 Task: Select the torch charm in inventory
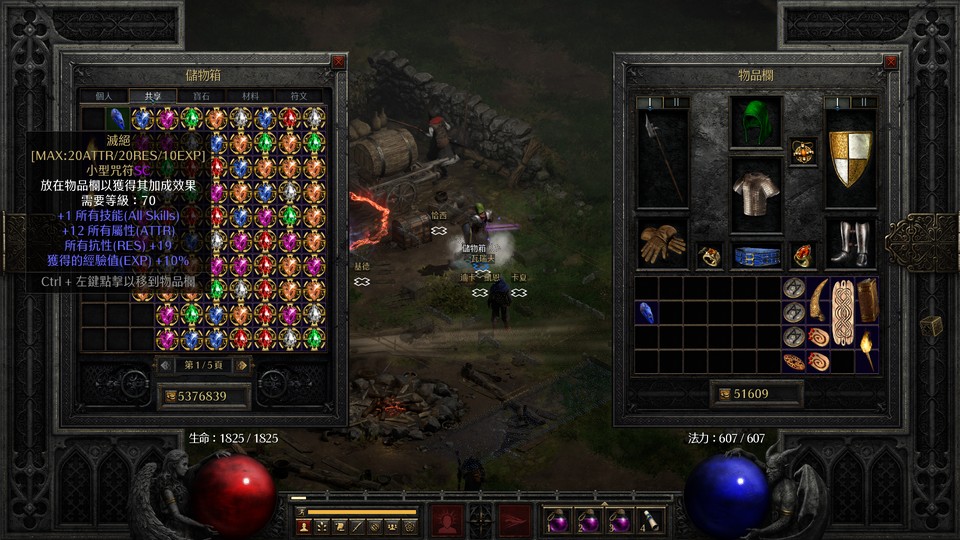point(866,349)
